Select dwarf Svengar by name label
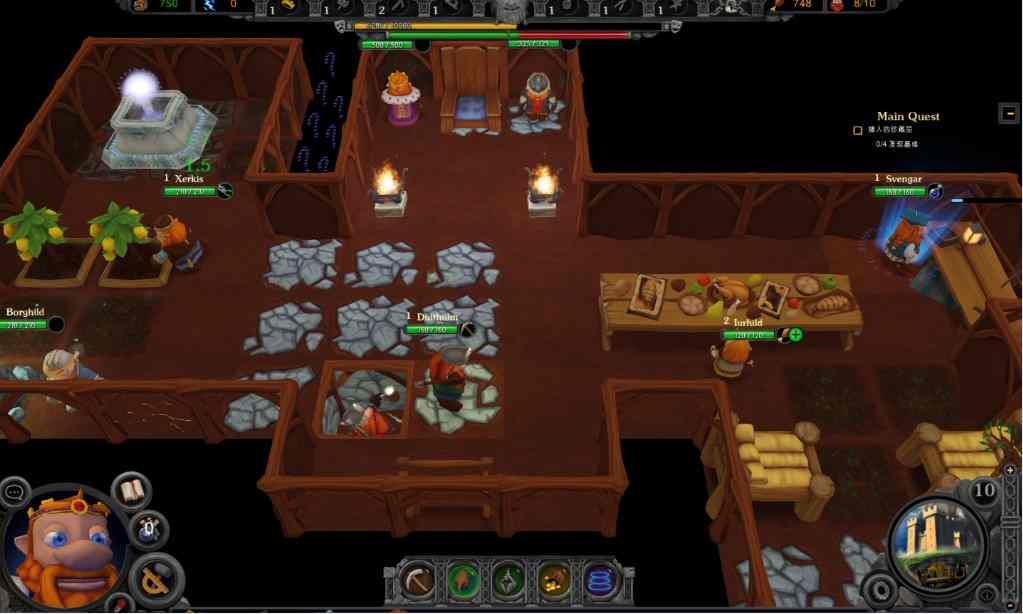 903,179
